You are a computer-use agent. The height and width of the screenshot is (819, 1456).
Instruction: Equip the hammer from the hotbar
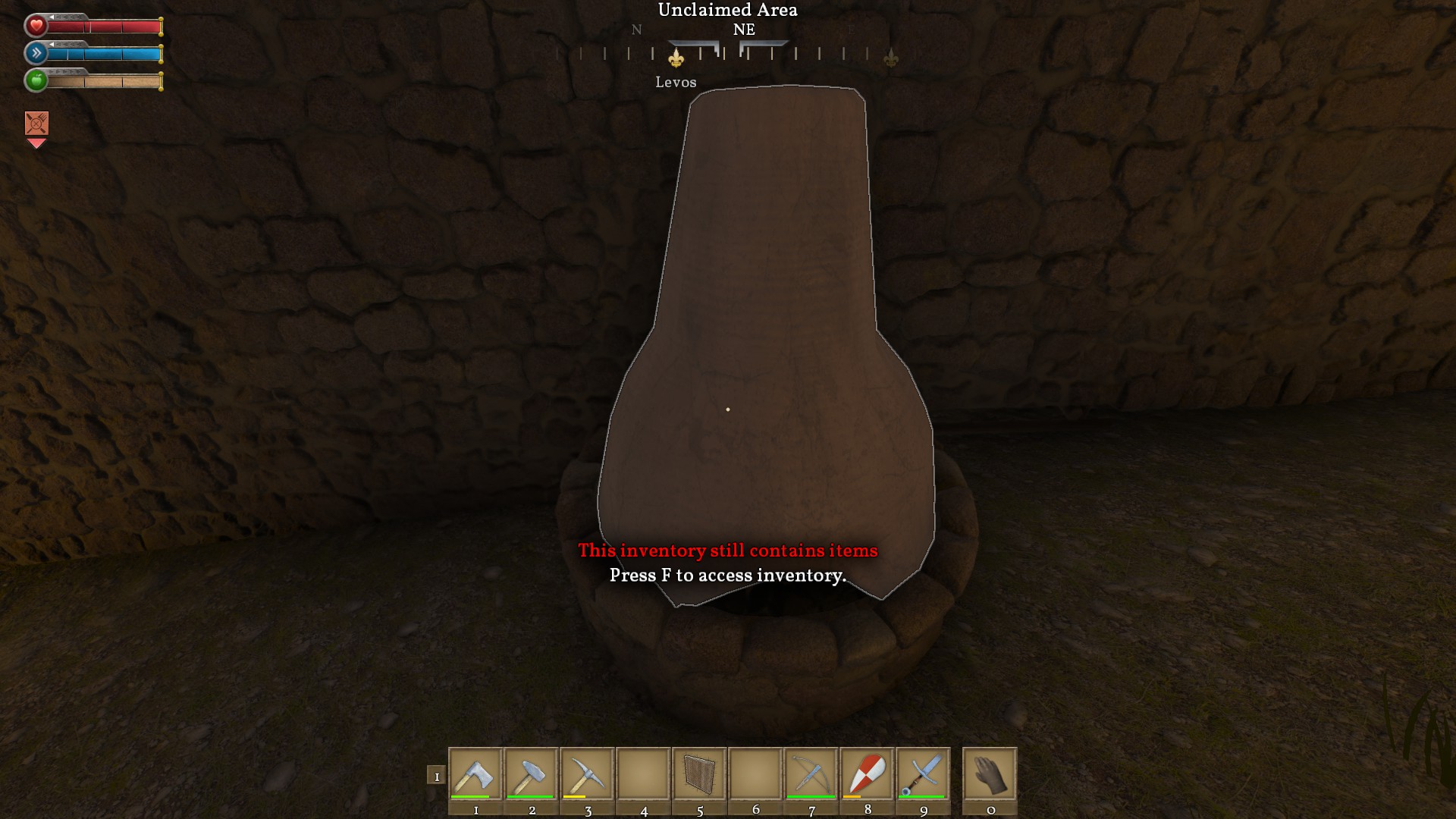532,773
